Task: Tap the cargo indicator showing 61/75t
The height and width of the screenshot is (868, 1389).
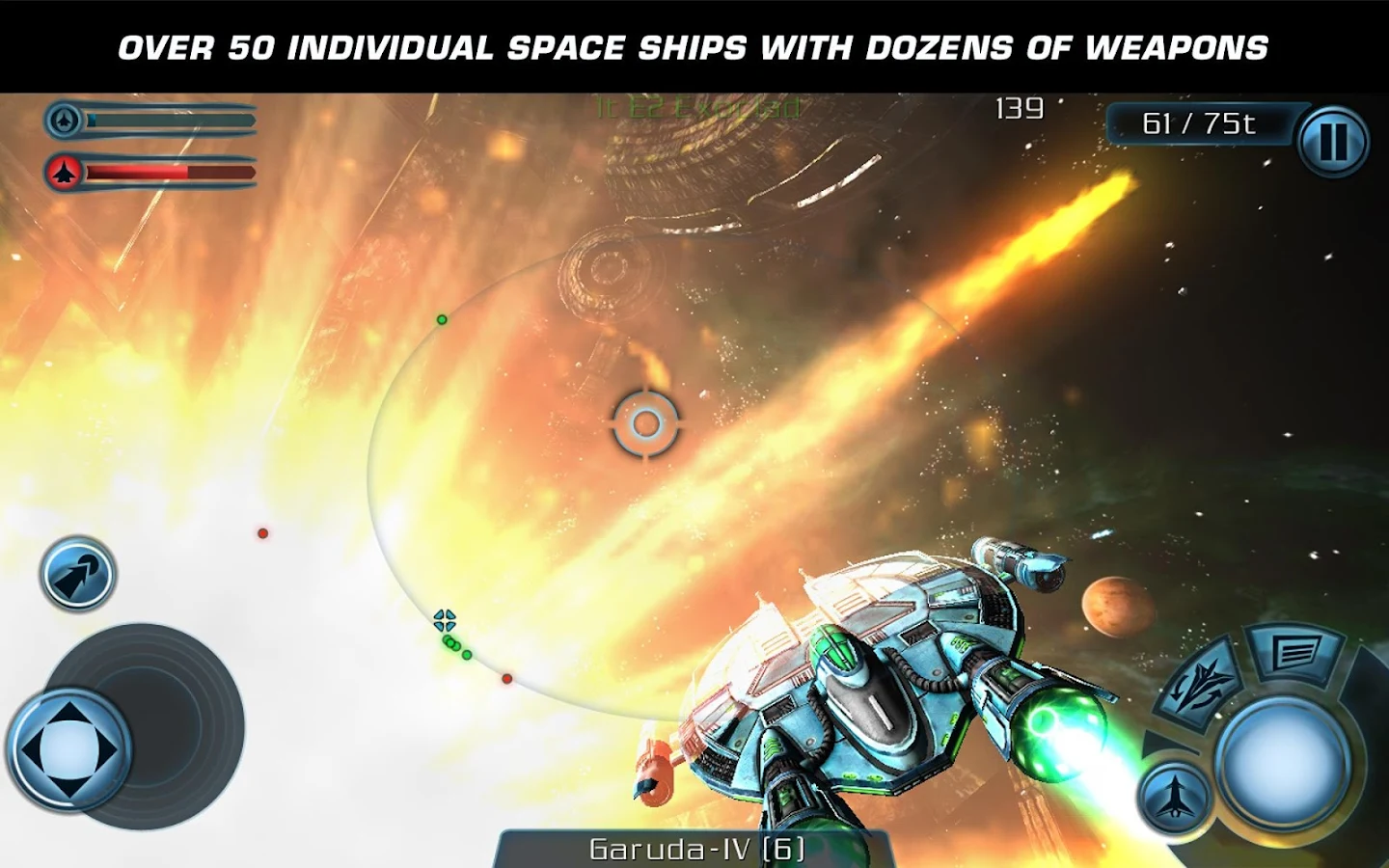Action: point(1199,122)
